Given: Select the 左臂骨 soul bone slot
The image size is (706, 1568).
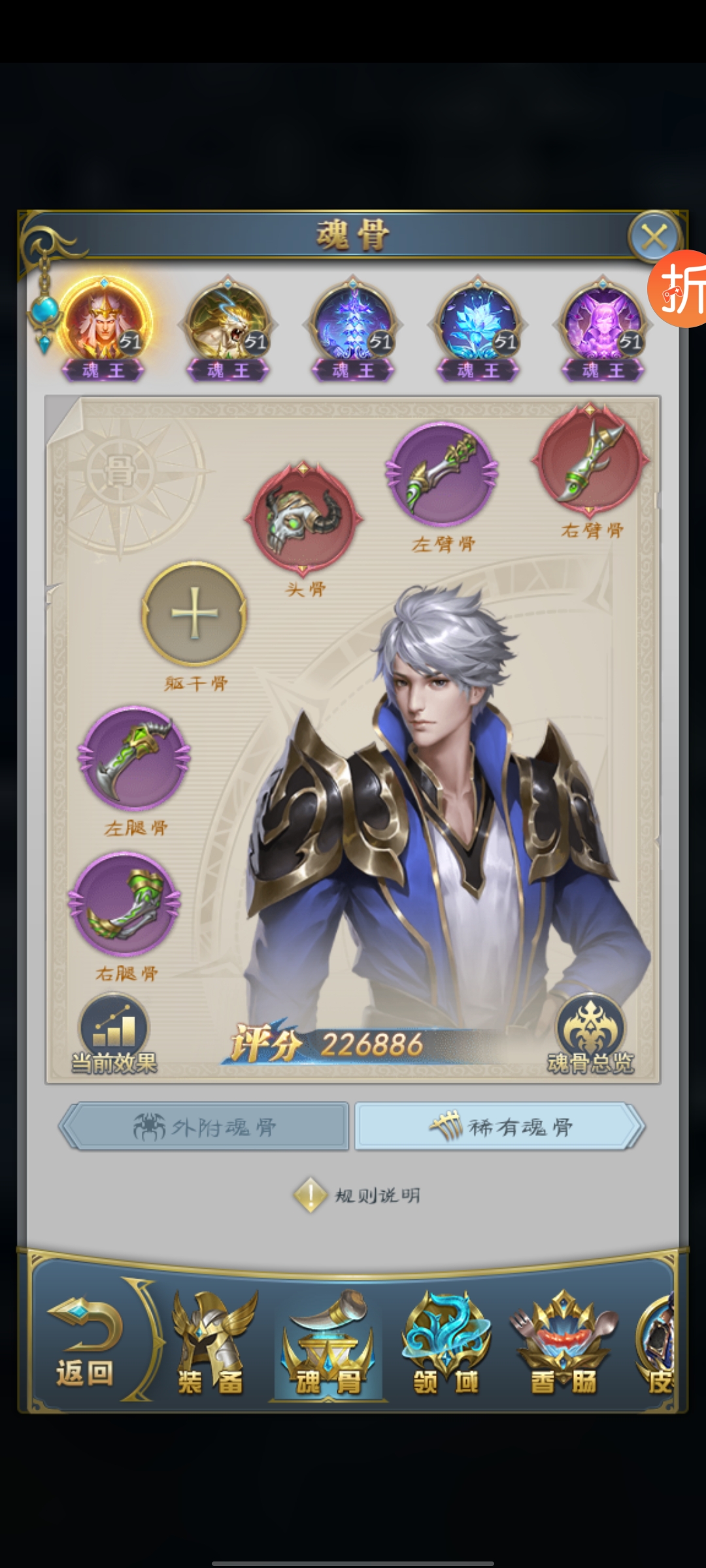Looking at the screenshot, I should point(443,475).
